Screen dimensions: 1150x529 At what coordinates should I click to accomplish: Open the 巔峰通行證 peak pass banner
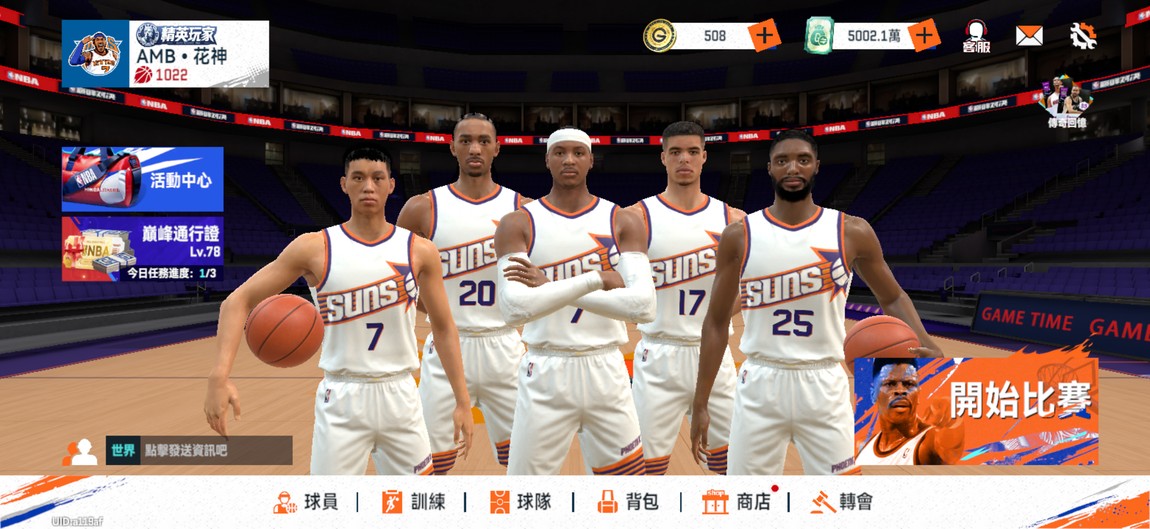coord(142,249)
